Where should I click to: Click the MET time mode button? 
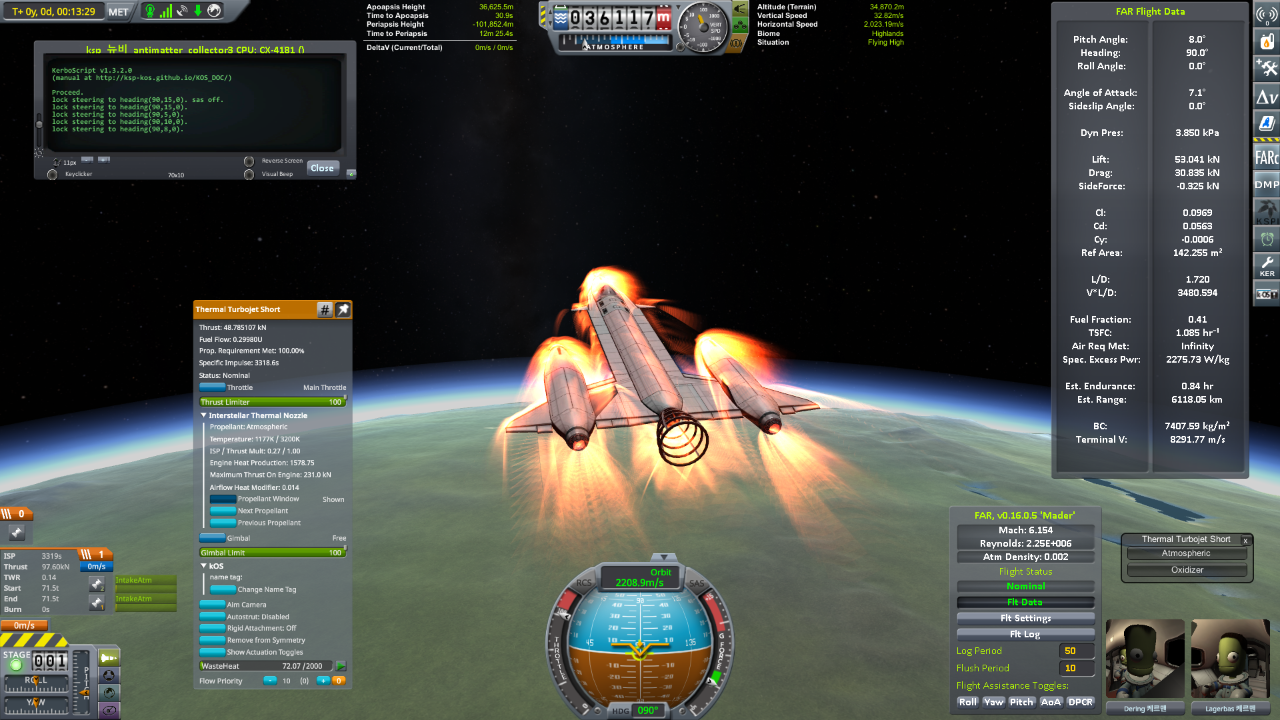click(119, 11)
